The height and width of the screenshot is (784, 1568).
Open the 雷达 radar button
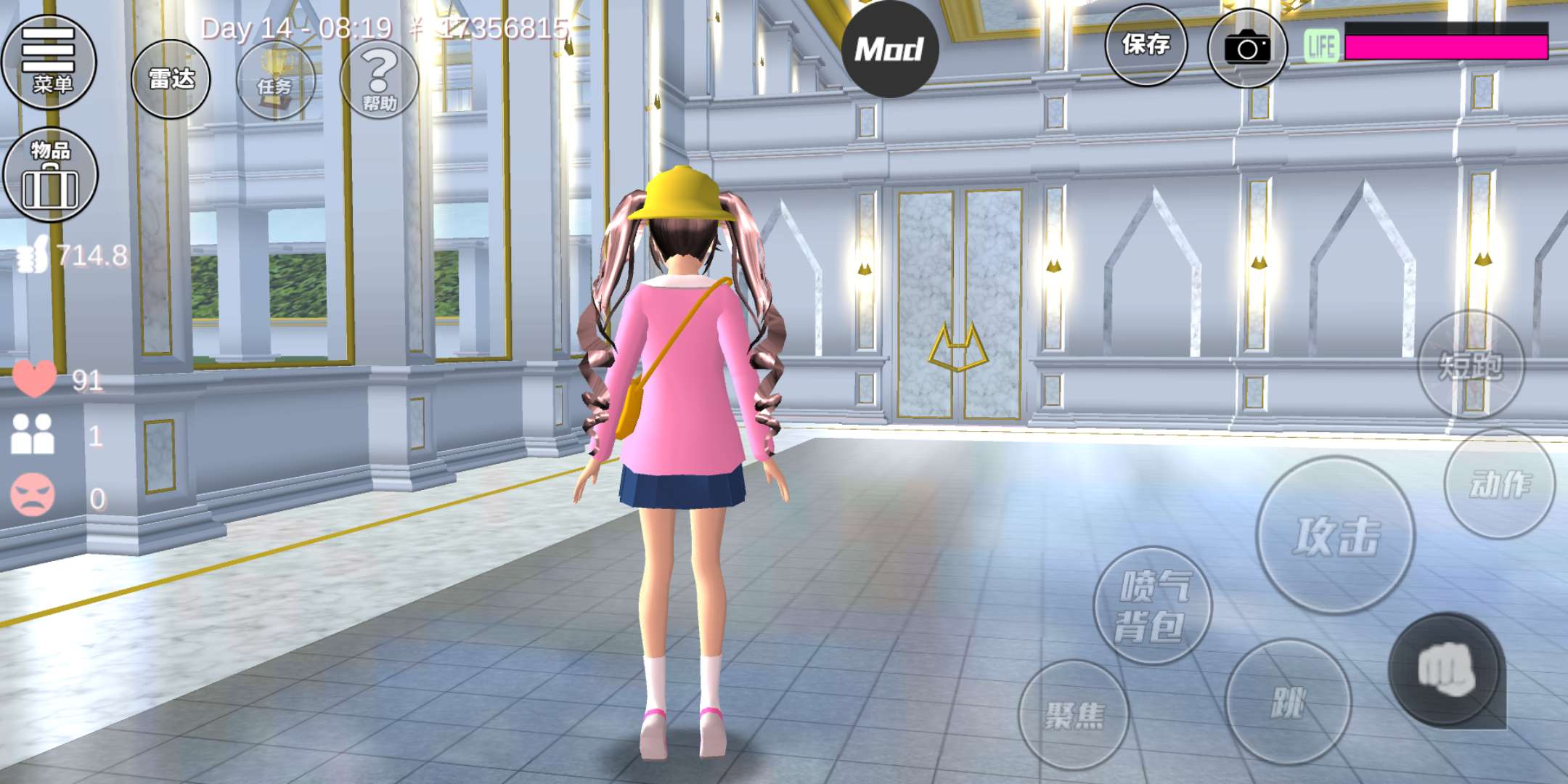point(171,80)
